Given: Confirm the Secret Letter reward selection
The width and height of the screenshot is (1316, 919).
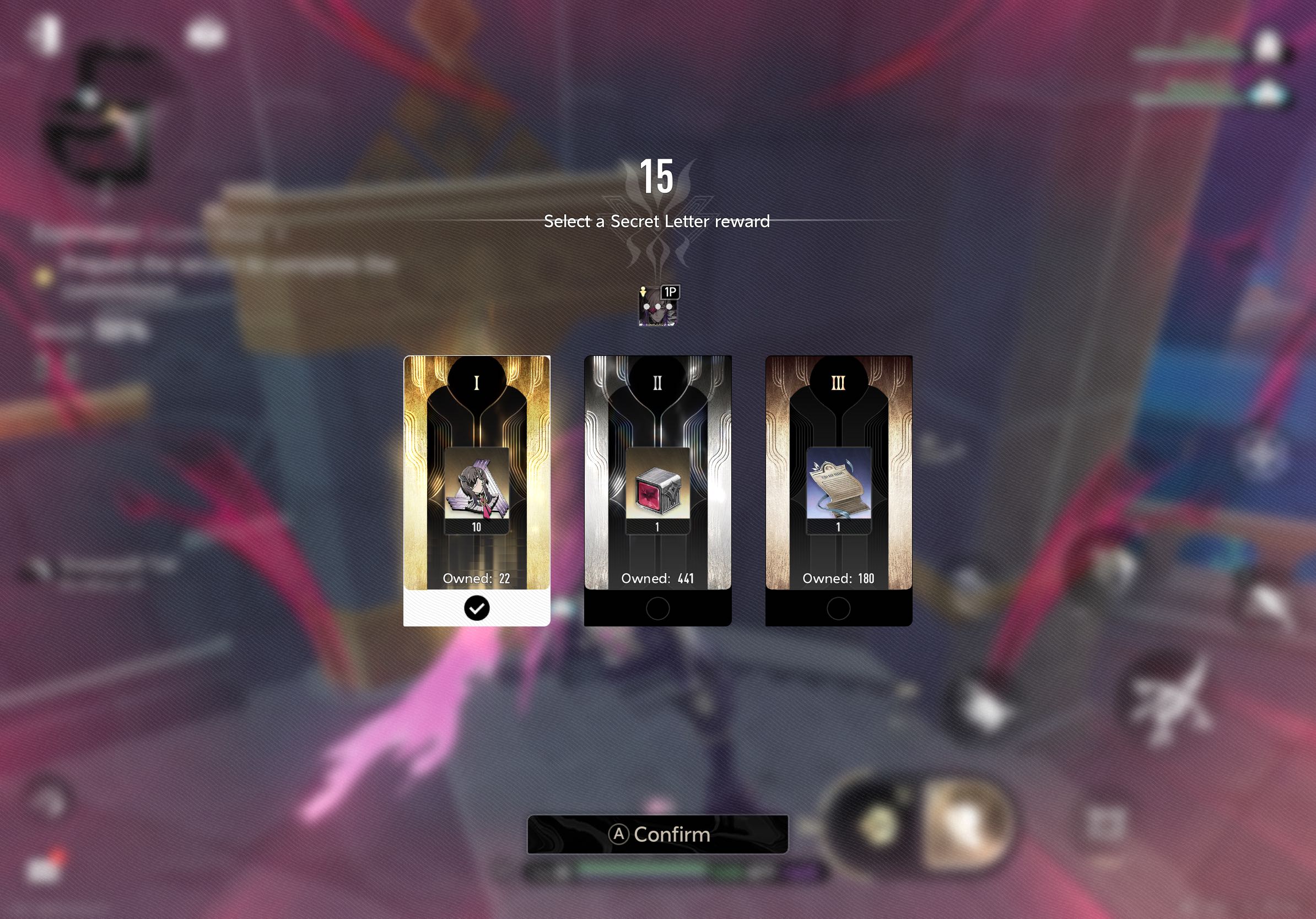Looking at the screenshot, I should pos(657,834).
